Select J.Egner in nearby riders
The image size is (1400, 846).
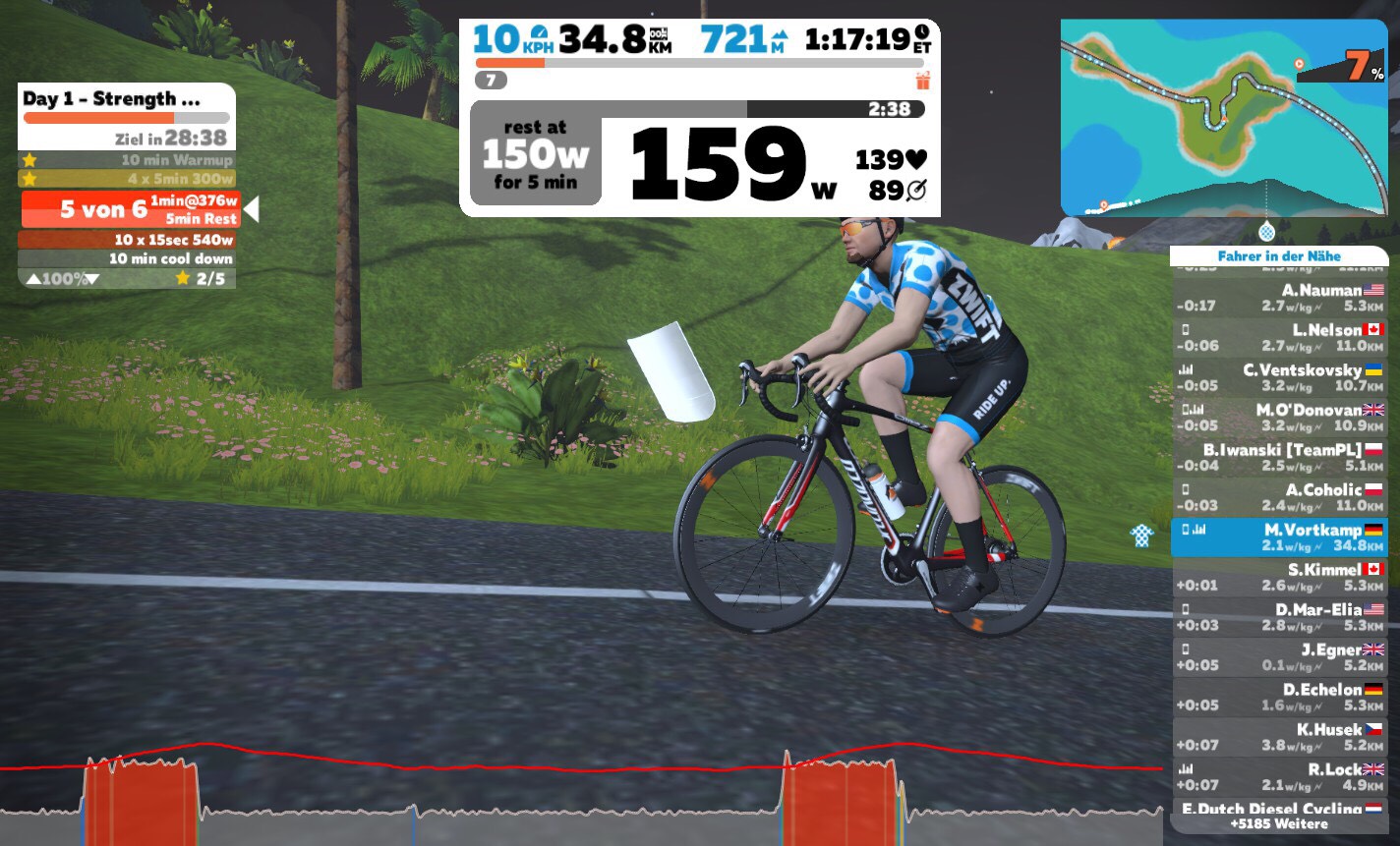pos(1278,657)
